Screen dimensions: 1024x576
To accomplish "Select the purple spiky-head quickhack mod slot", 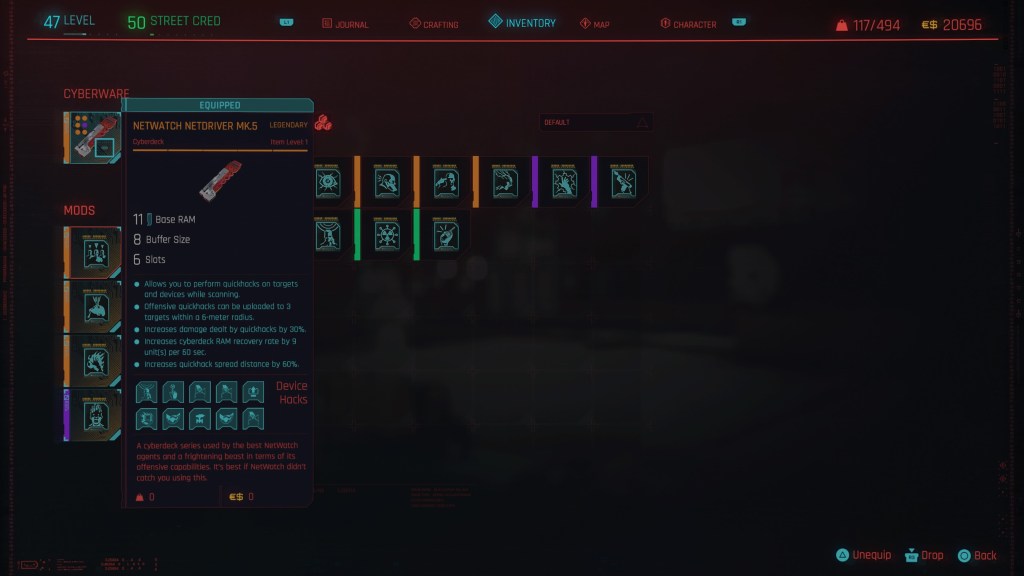I will pyautogui.click(x=94, y=414).
